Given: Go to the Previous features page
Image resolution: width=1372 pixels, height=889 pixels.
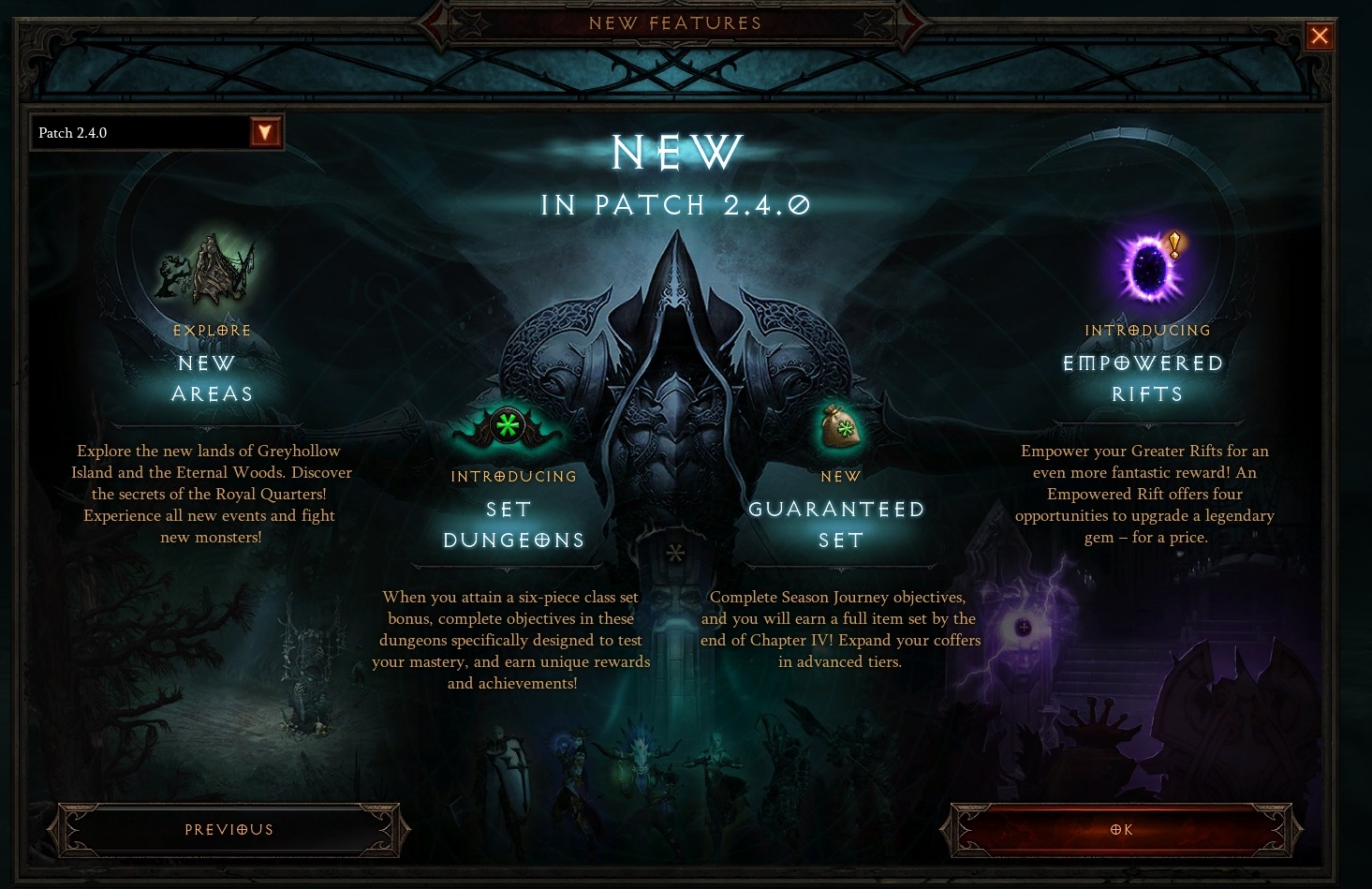Looking at the screenshot, I should point(229,830).
